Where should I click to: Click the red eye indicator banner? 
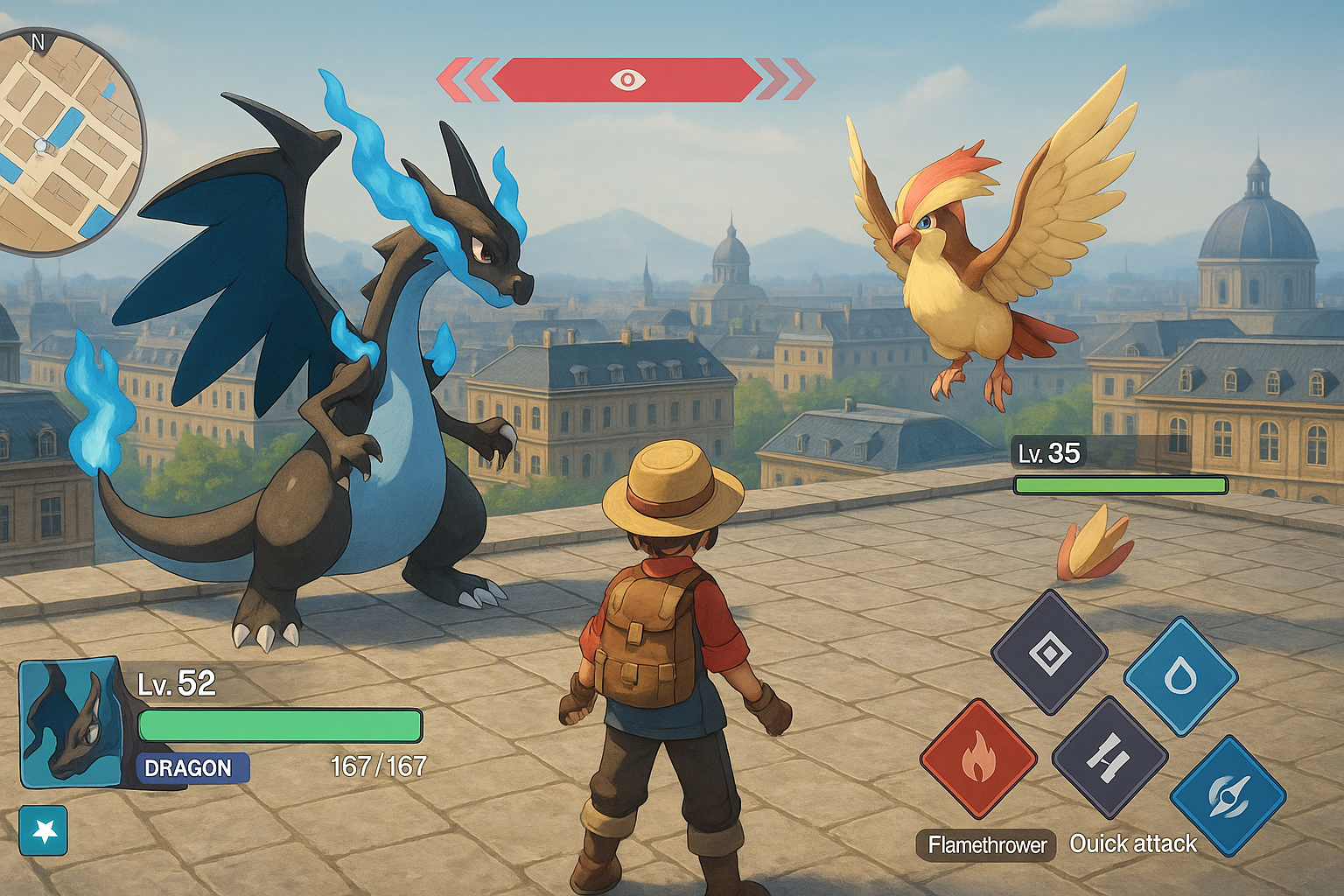[x=626, y=80]
